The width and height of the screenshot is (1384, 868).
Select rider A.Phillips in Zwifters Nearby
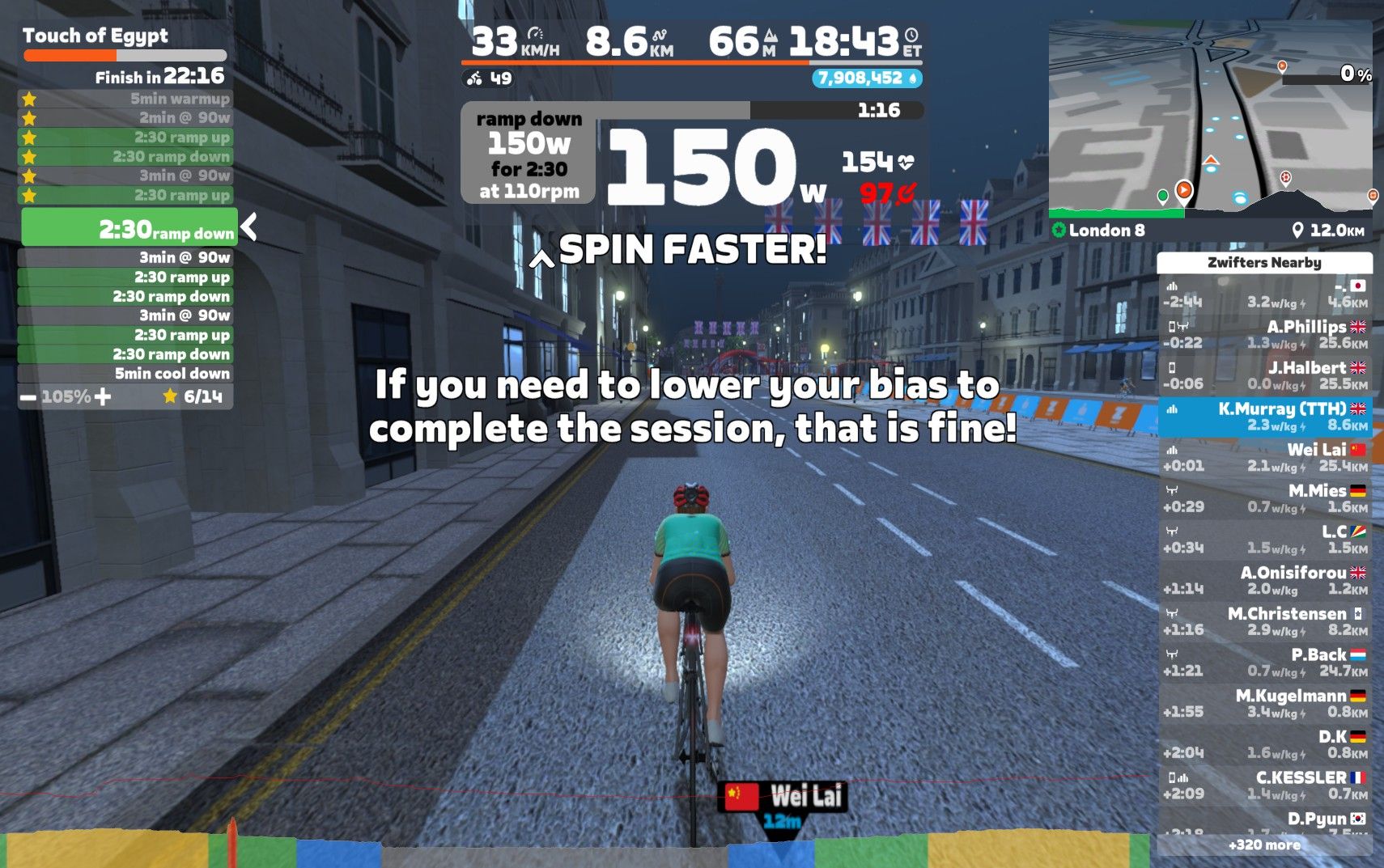click(1264, 334)
